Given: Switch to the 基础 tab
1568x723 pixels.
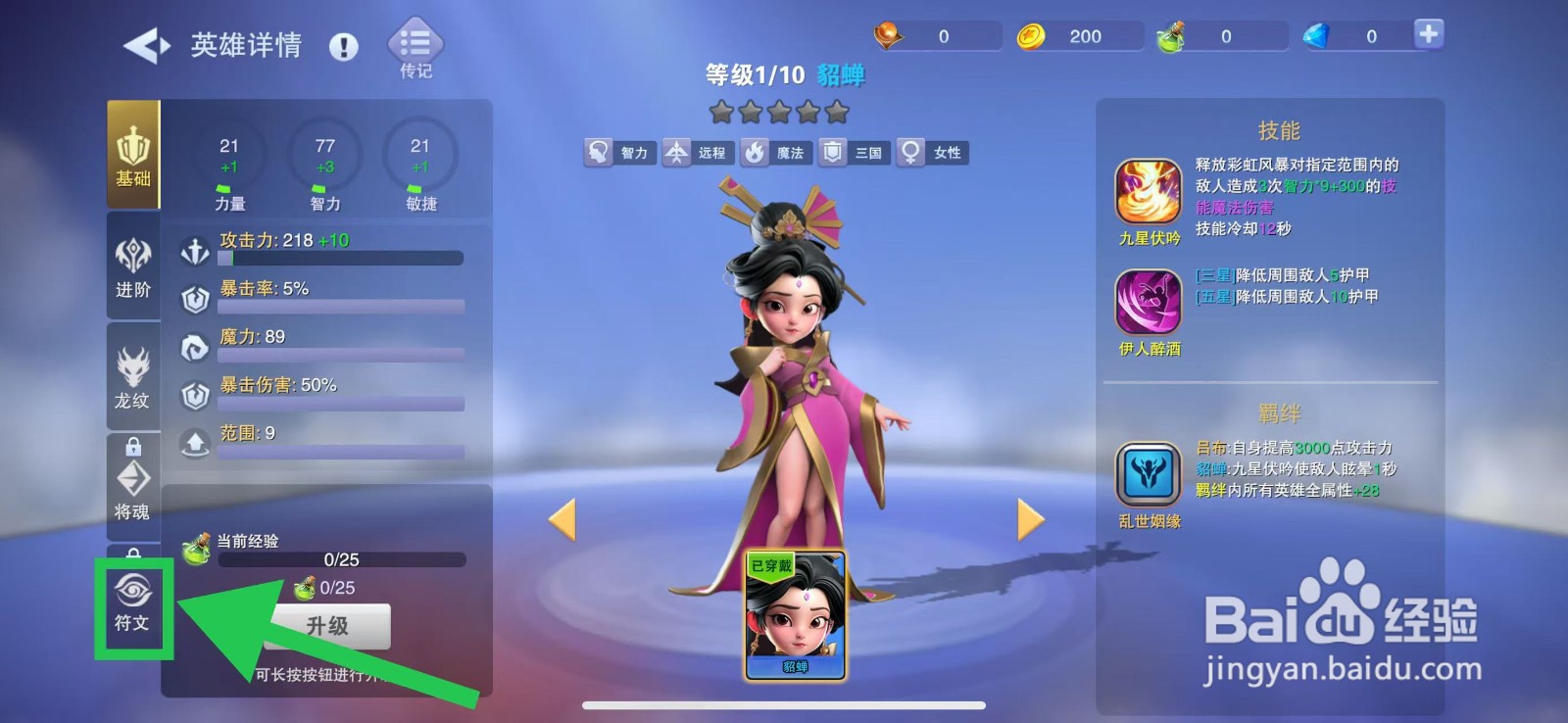Looking at the screenshot, I should point(133,156).
